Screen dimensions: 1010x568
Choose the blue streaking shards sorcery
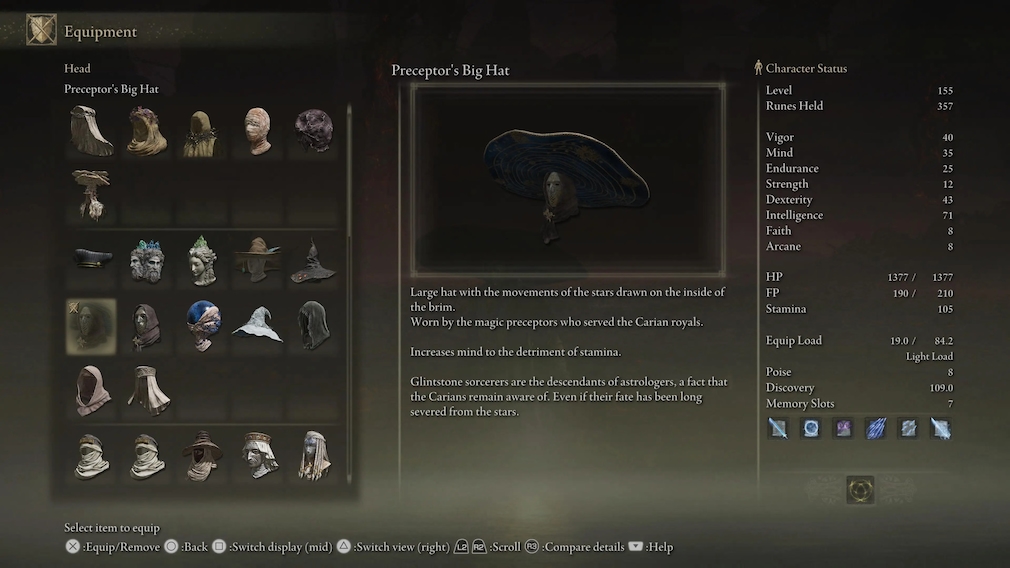pyautogui.click(x=875, y=429)
